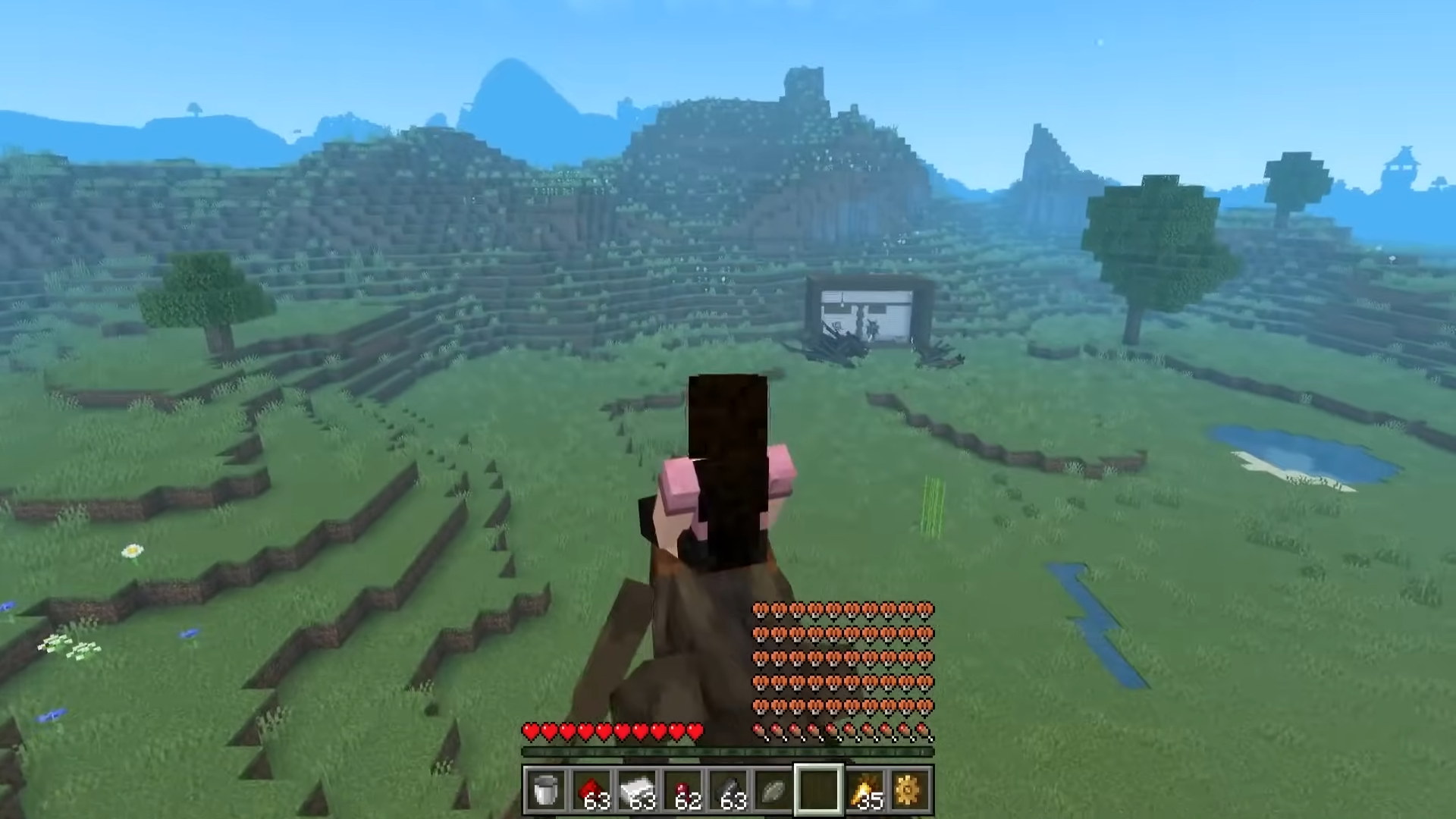Select the red berry item showing count 62
This screenshot has height=819, width=1456.
(x=682, y=789)
